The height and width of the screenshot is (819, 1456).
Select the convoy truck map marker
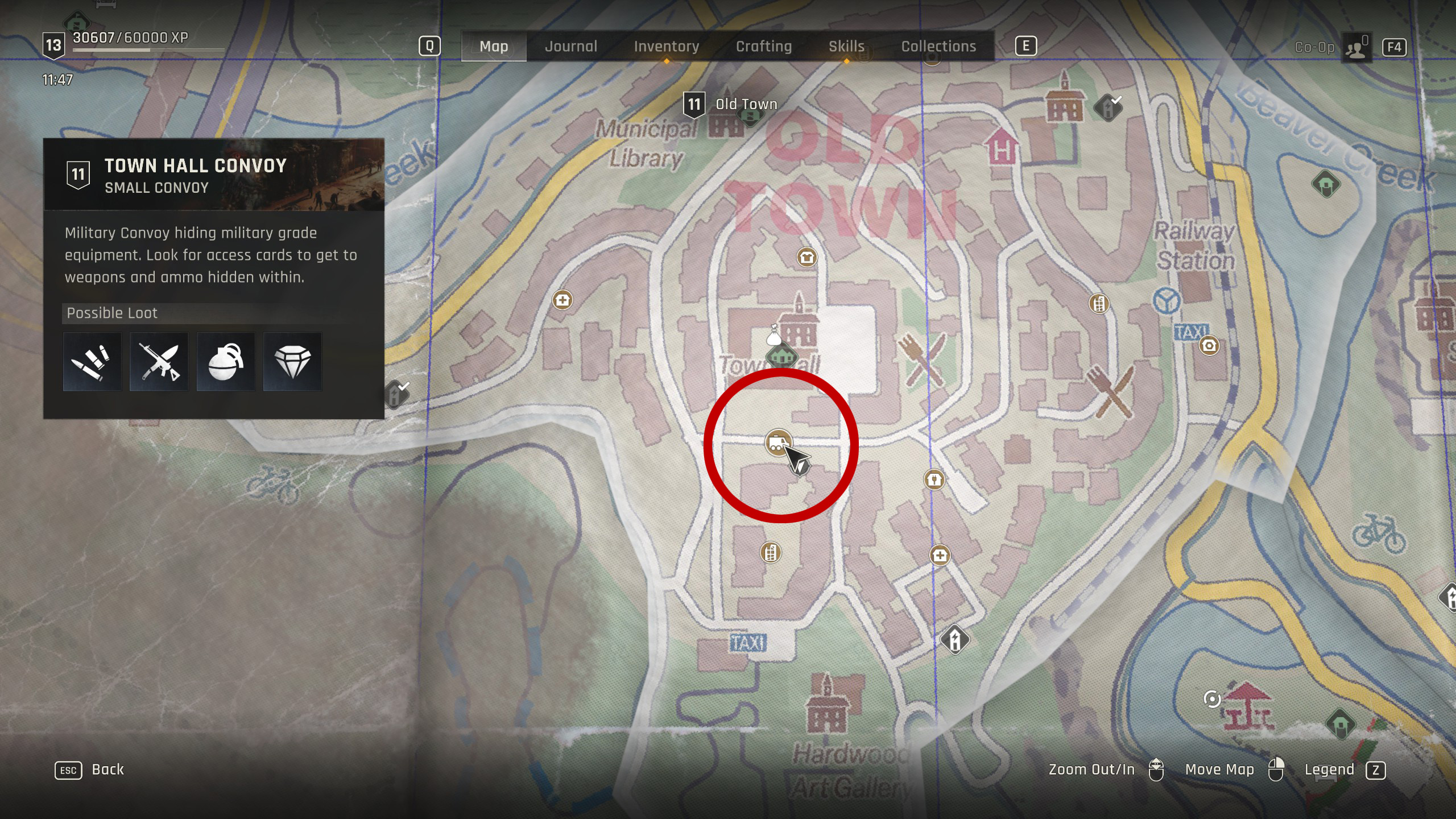777,442
